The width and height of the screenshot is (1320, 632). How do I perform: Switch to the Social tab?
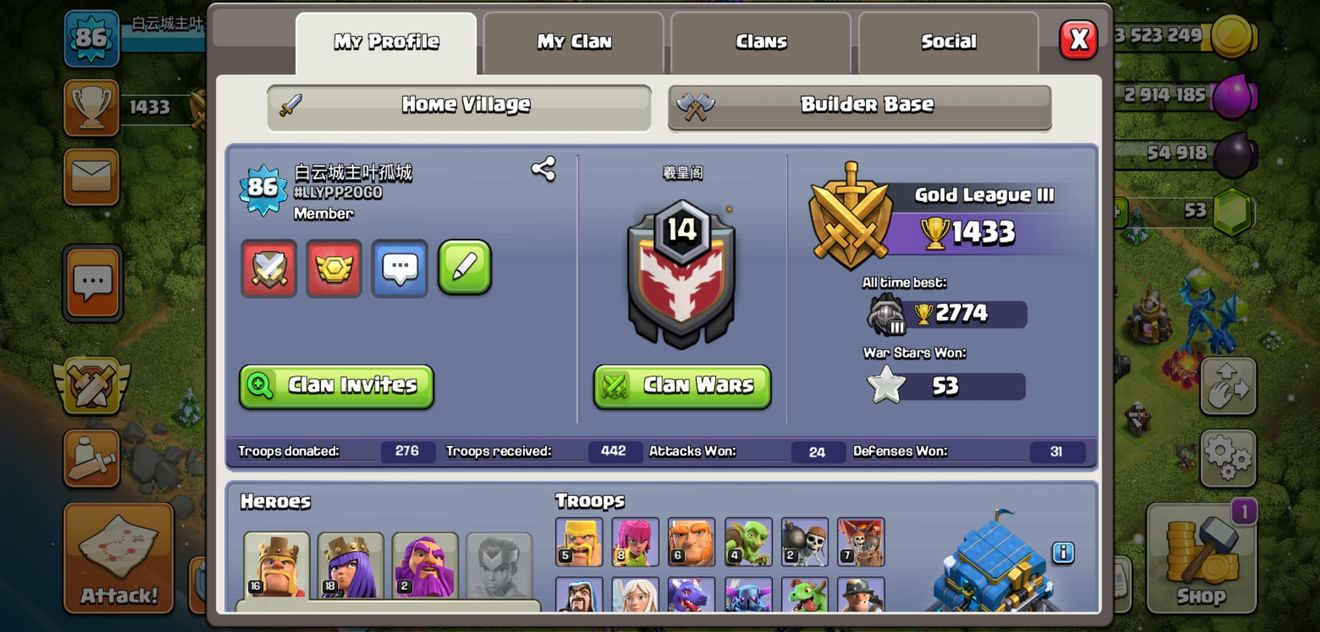pos(948,42)
